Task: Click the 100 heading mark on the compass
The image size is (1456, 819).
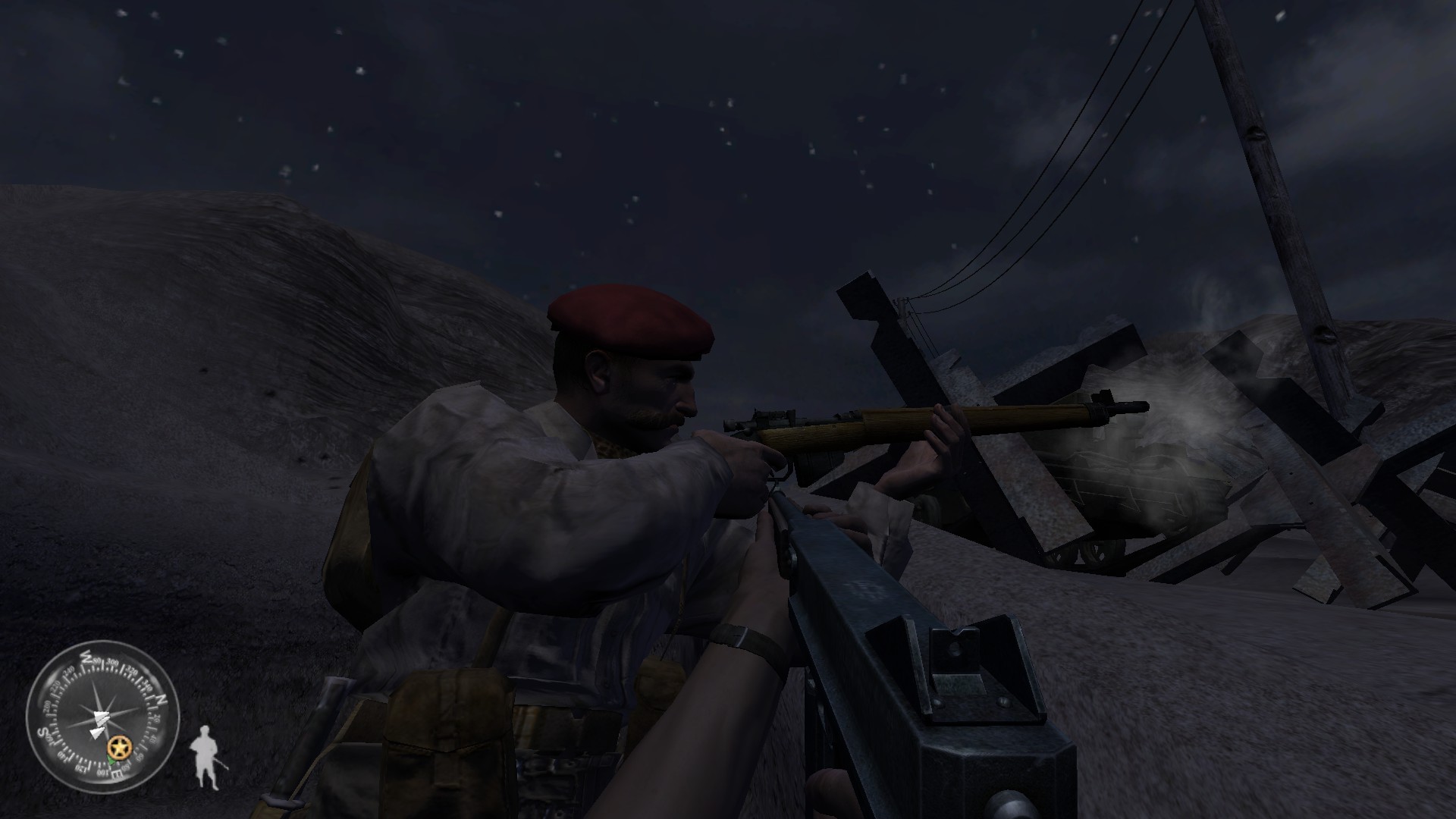Action: pyautogui.click(x=102, y=771)
